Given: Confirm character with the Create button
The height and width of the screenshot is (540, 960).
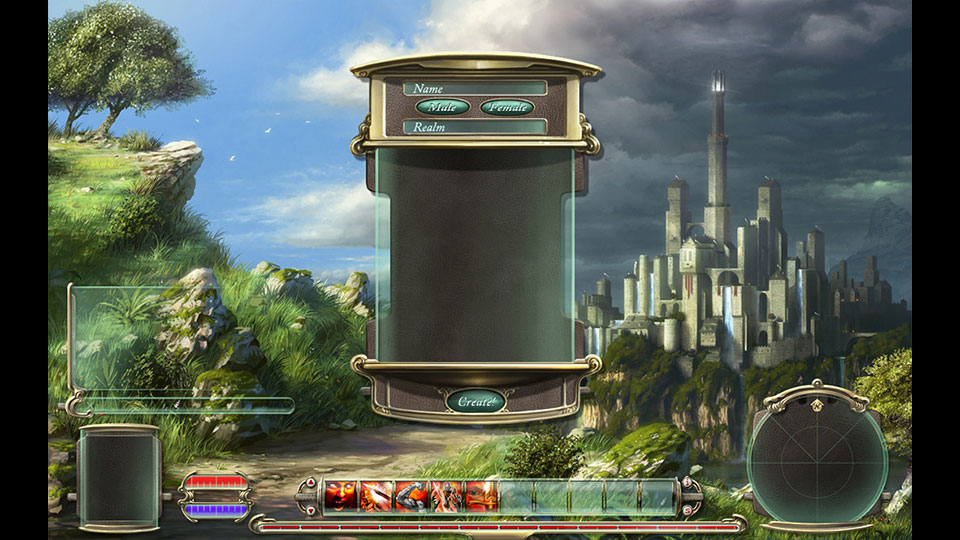Looking at the screenshot, I should (473, 401).
